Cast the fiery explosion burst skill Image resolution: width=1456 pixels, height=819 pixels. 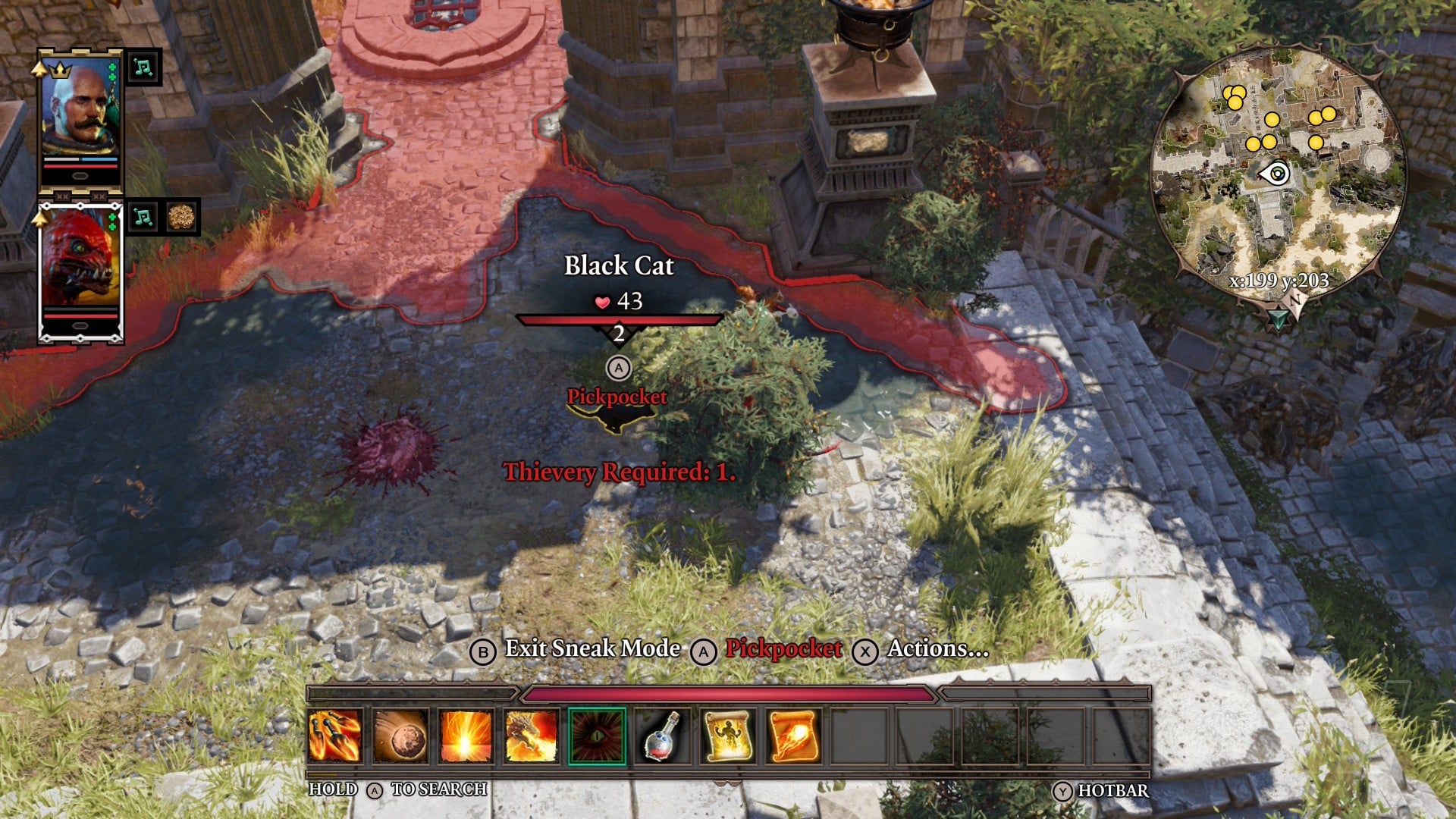click(465, 736)
